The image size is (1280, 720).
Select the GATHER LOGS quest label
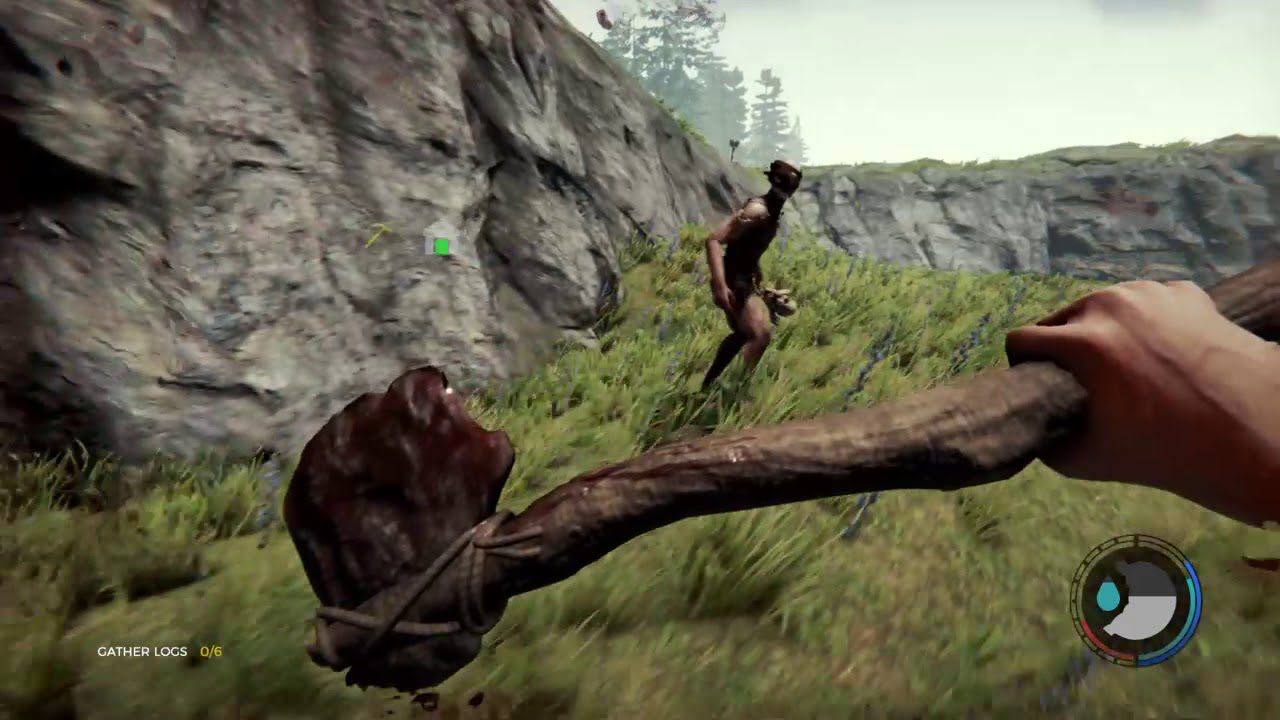pyautogui.click(x=140, y=649)
